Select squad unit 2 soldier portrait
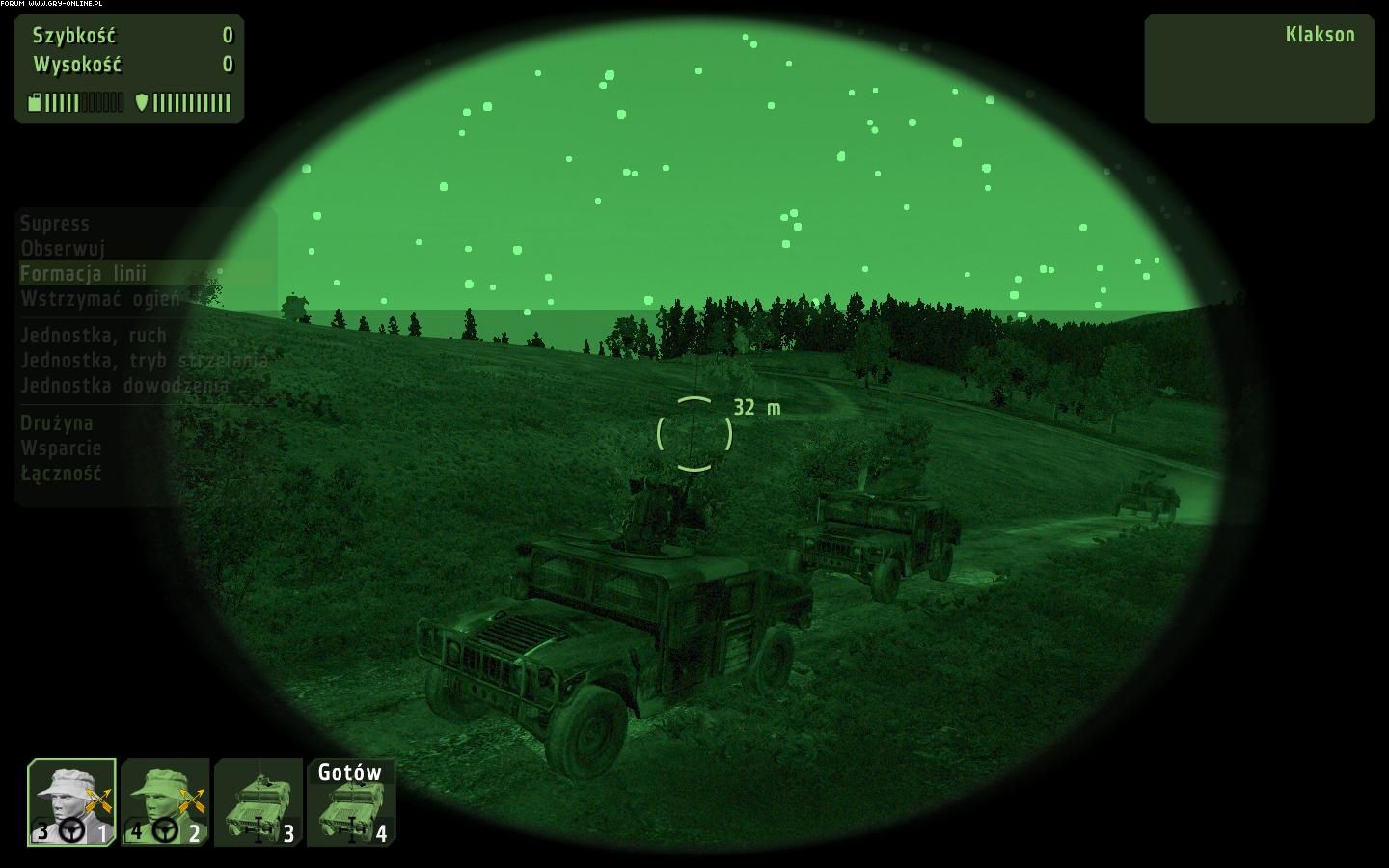1389x868 pixels. pos(165,802)
